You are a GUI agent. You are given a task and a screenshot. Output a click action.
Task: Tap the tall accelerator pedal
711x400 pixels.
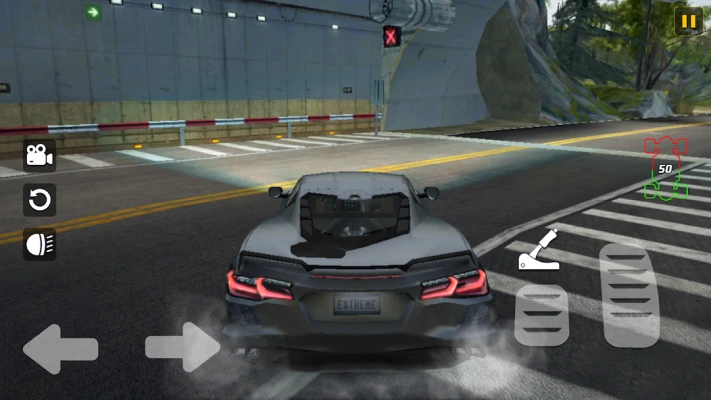(x=629, y=295)
